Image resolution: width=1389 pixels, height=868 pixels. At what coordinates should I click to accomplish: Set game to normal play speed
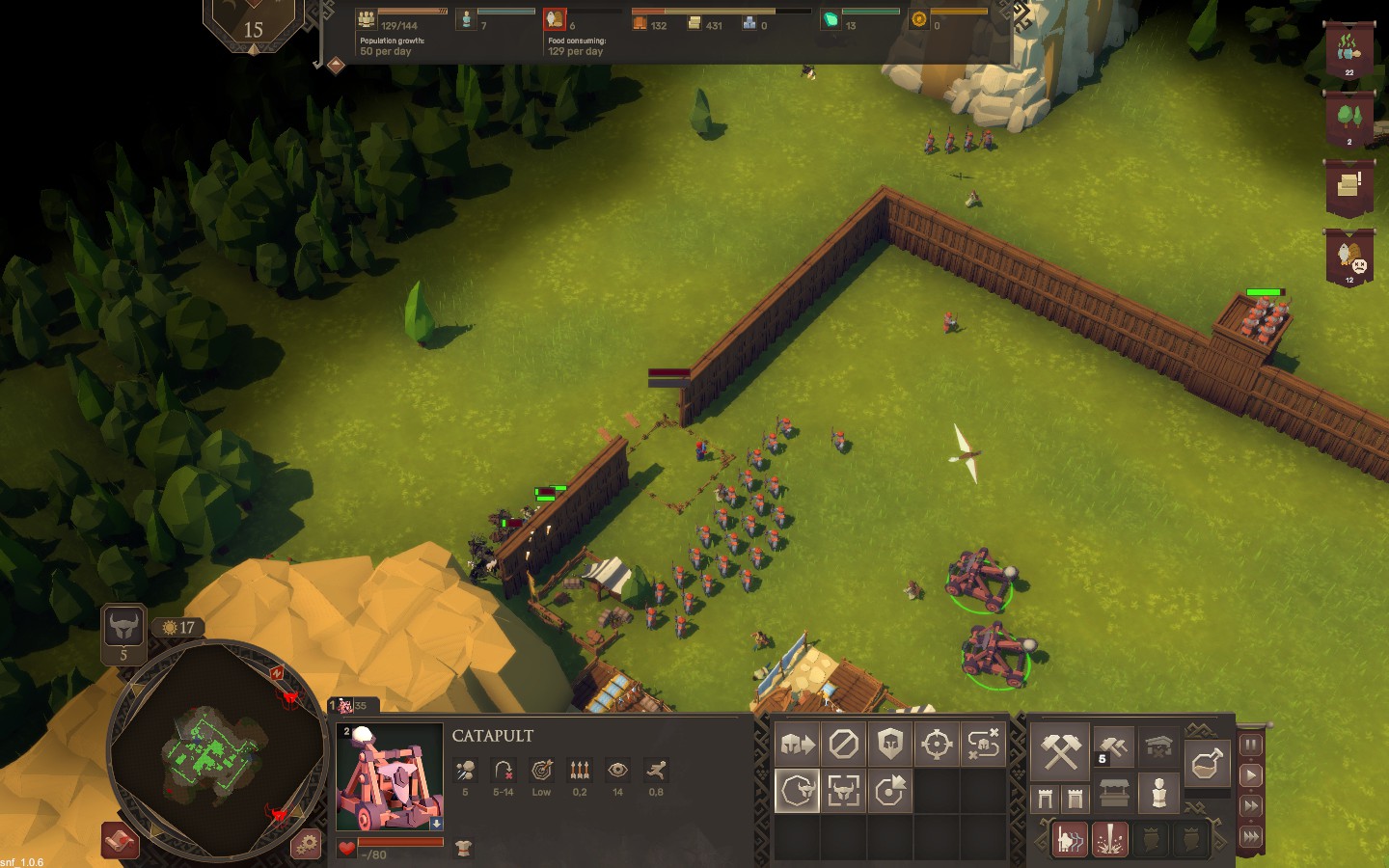pyautogui.click(x=1251, y=775)
